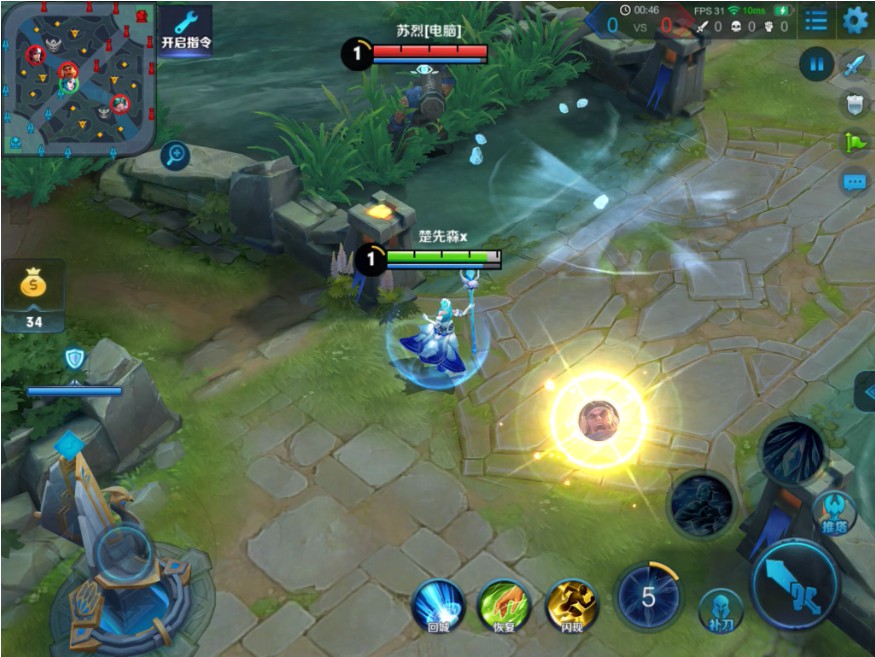875x657 pixels.
Task: Use the 恢复 heal ability
Action: point(504,604)
